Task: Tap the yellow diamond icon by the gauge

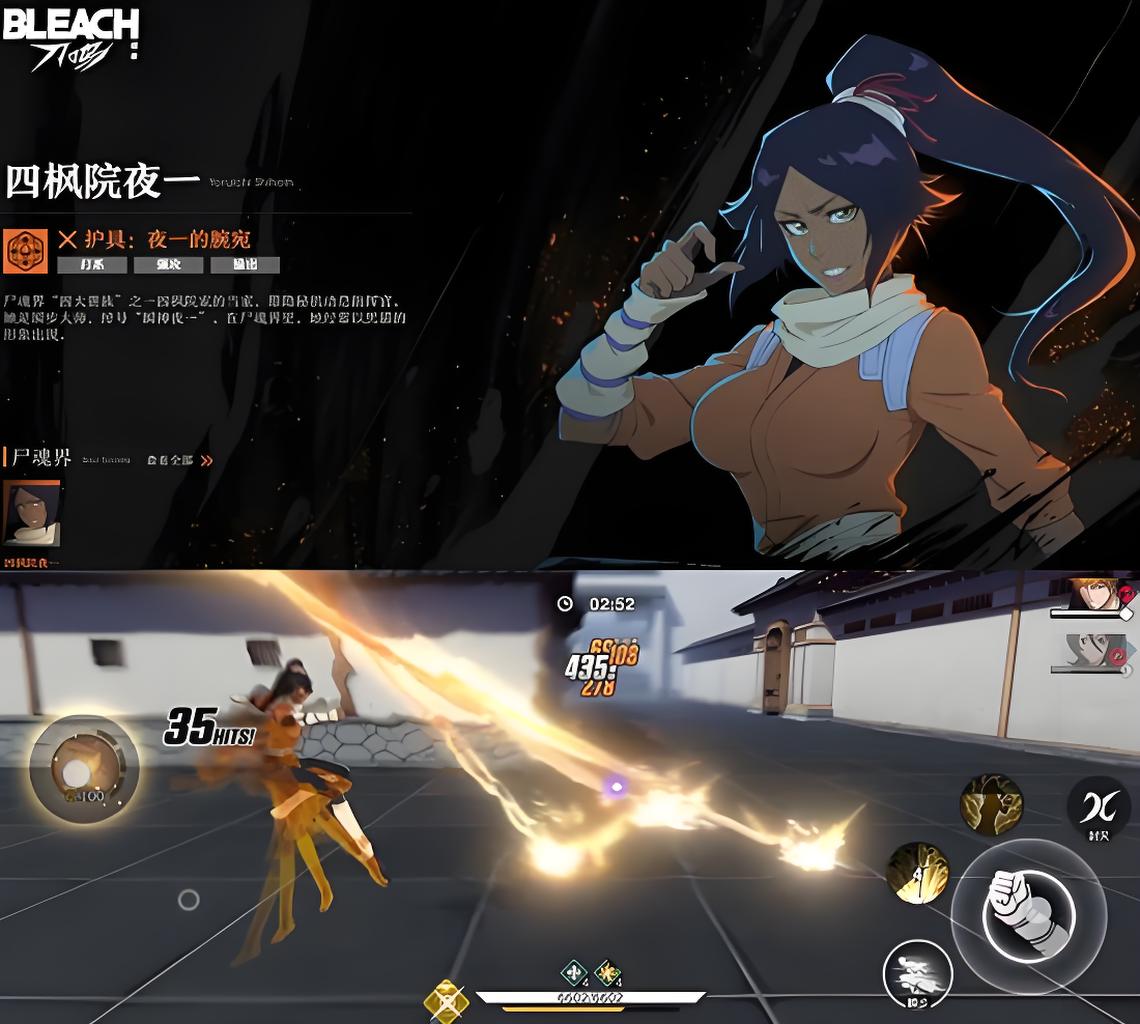Action: [x=445, y=999]
